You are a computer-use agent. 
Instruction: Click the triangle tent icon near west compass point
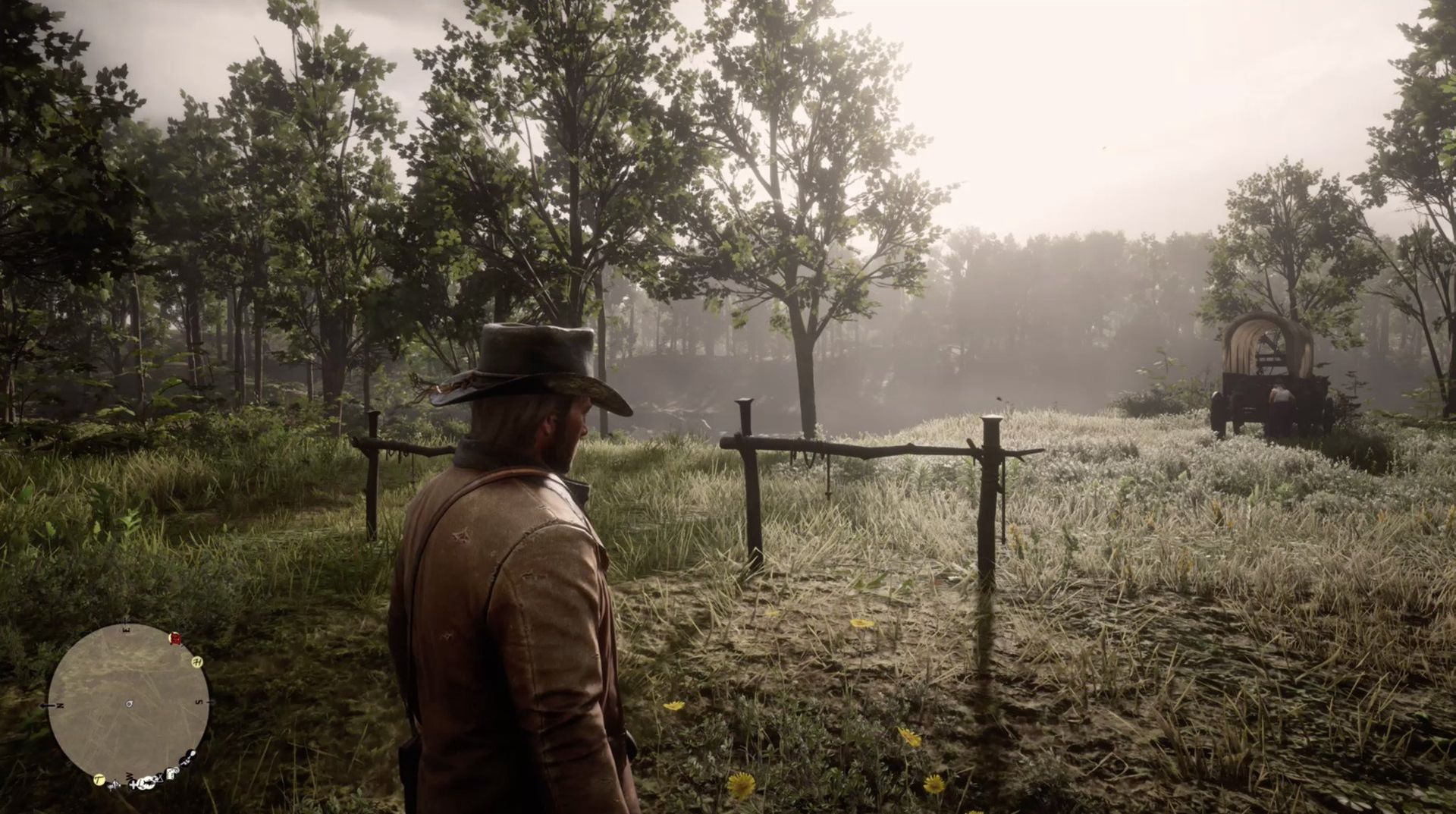(159, 777)
